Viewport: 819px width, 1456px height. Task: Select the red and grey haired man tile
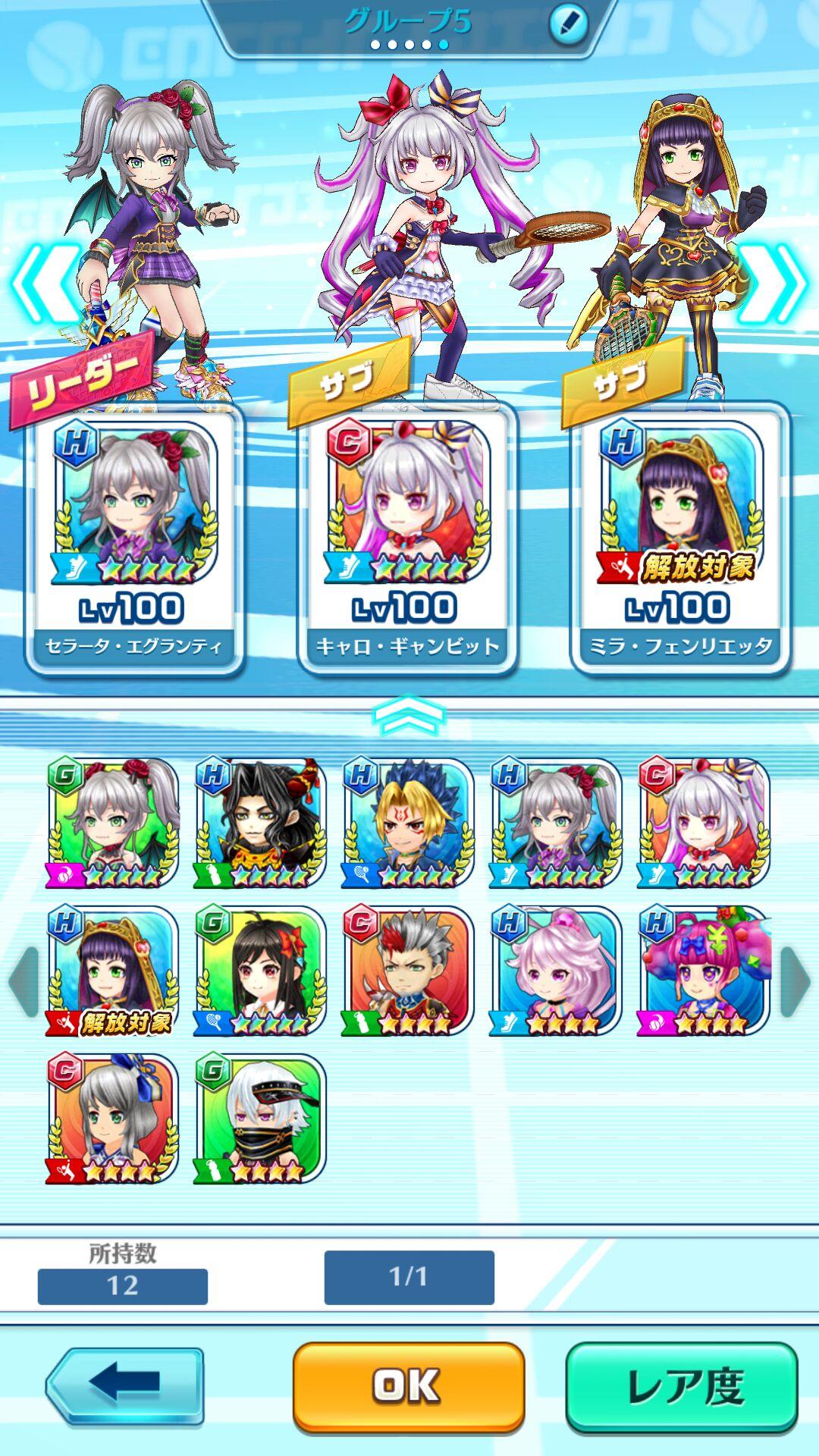click(408, 971)
